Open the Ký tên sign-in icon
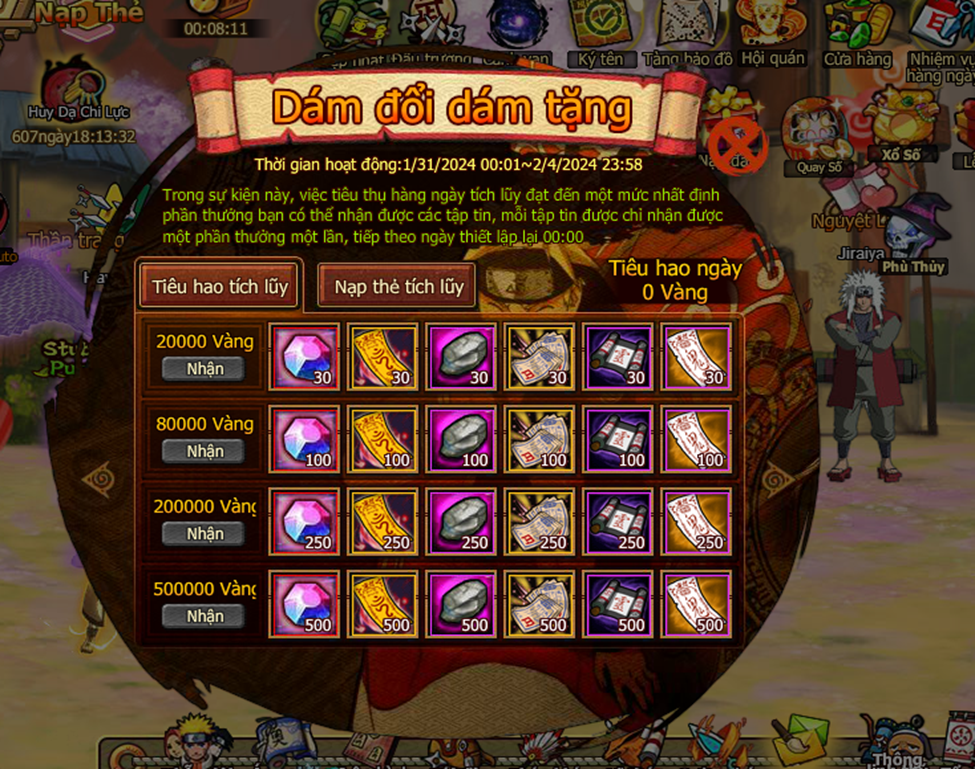Image resolution: width=975 pixels, height=769 pixels. coord(601,35)
